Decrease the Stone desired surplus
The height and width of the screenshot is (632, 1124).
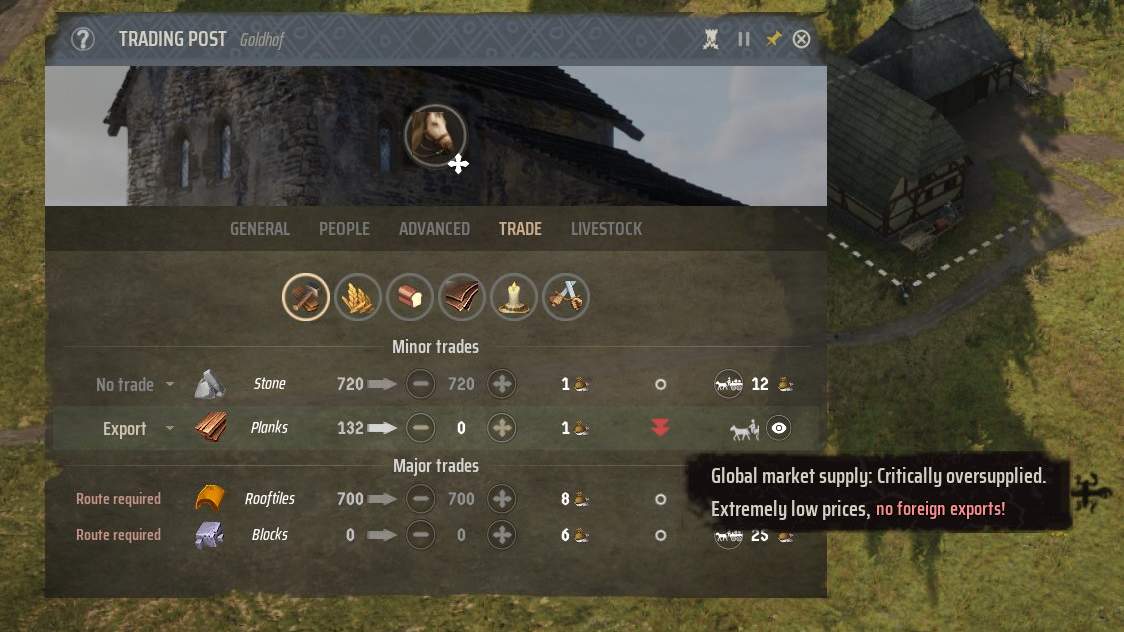point(421,384)
